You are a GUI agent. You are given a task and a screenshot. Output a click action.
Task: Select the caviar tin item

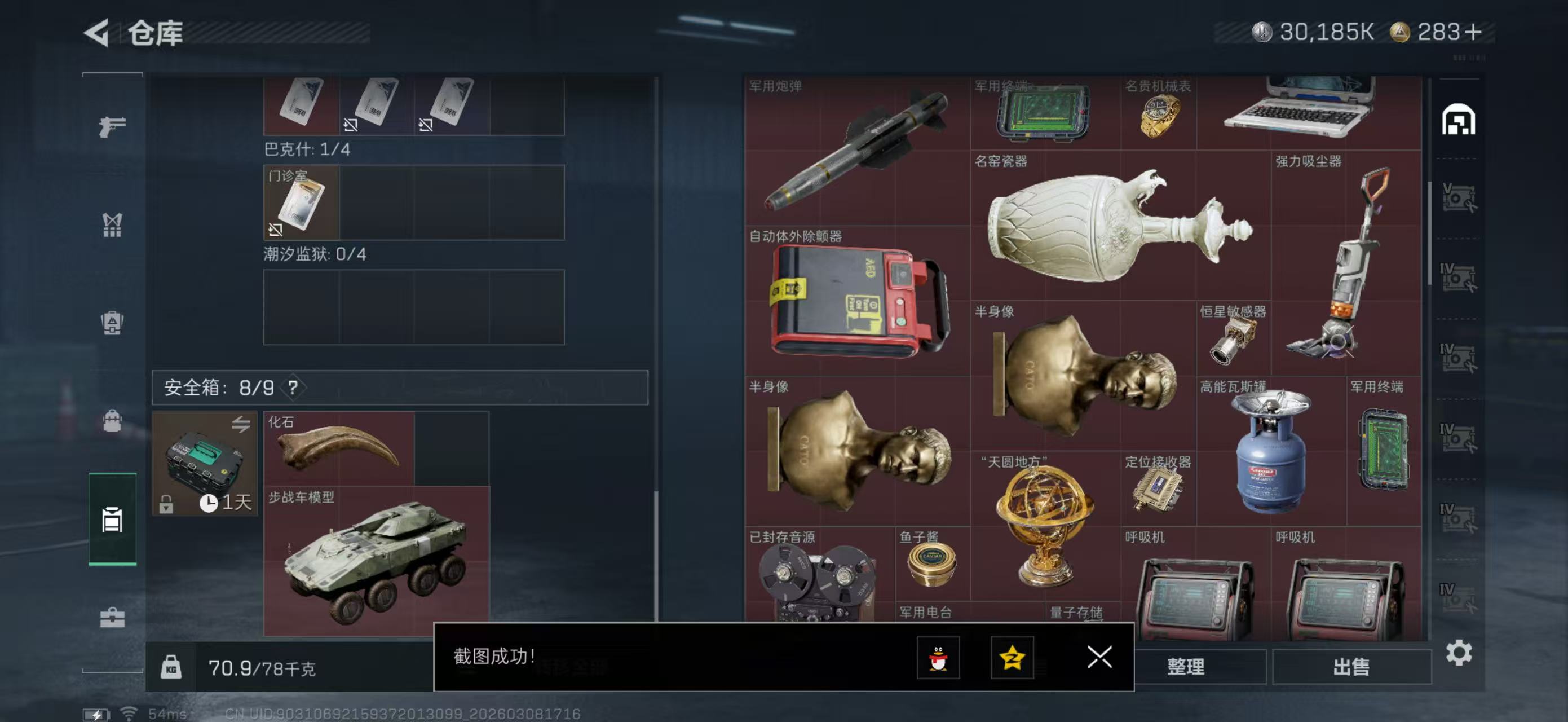tap(931, 563)
